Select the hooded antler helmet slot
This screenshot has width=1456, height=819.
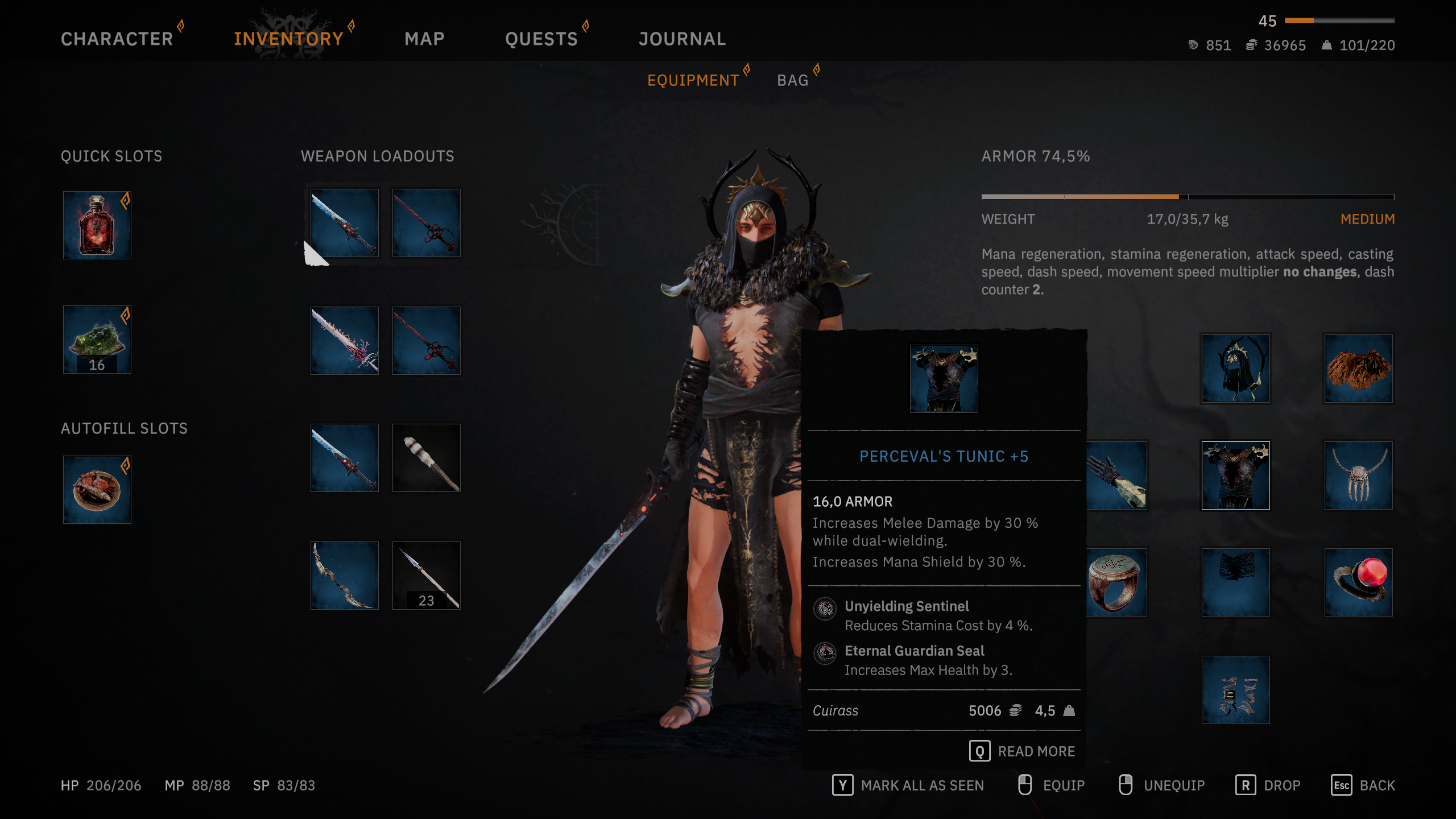pyautogui.click(x=1235, y=369)
